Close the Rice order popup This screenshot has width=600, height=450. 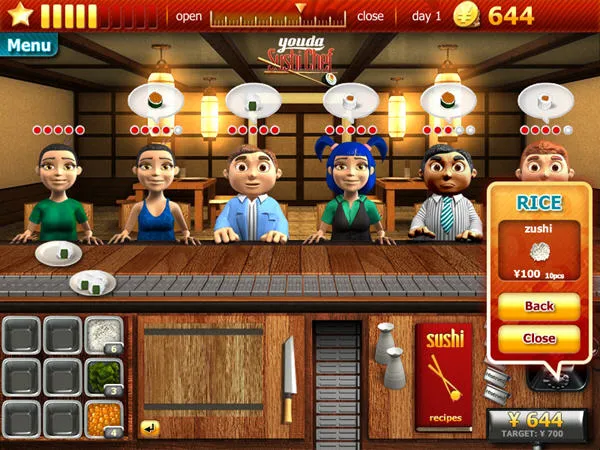[539, 338]
